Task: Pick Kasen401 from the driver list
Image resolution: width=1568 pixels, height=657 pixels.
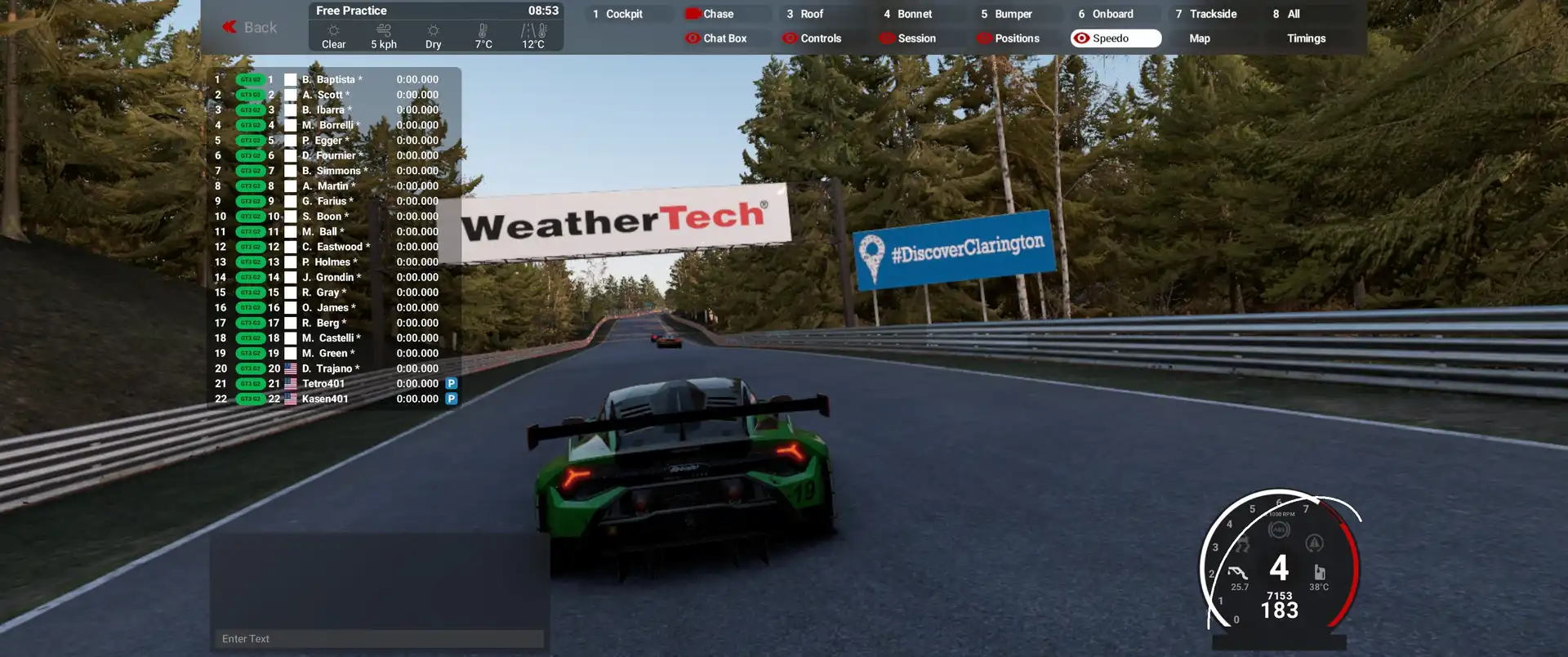Action: coord(325,399)
